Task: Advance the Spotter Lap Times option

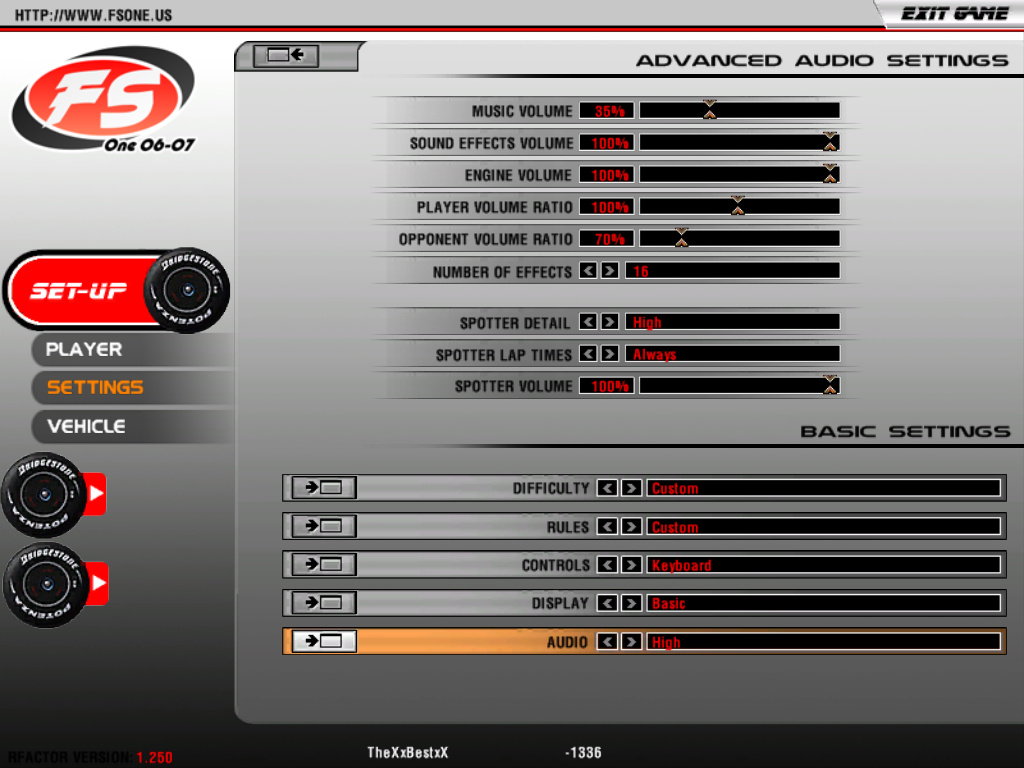Action: (x=609, y=354)
